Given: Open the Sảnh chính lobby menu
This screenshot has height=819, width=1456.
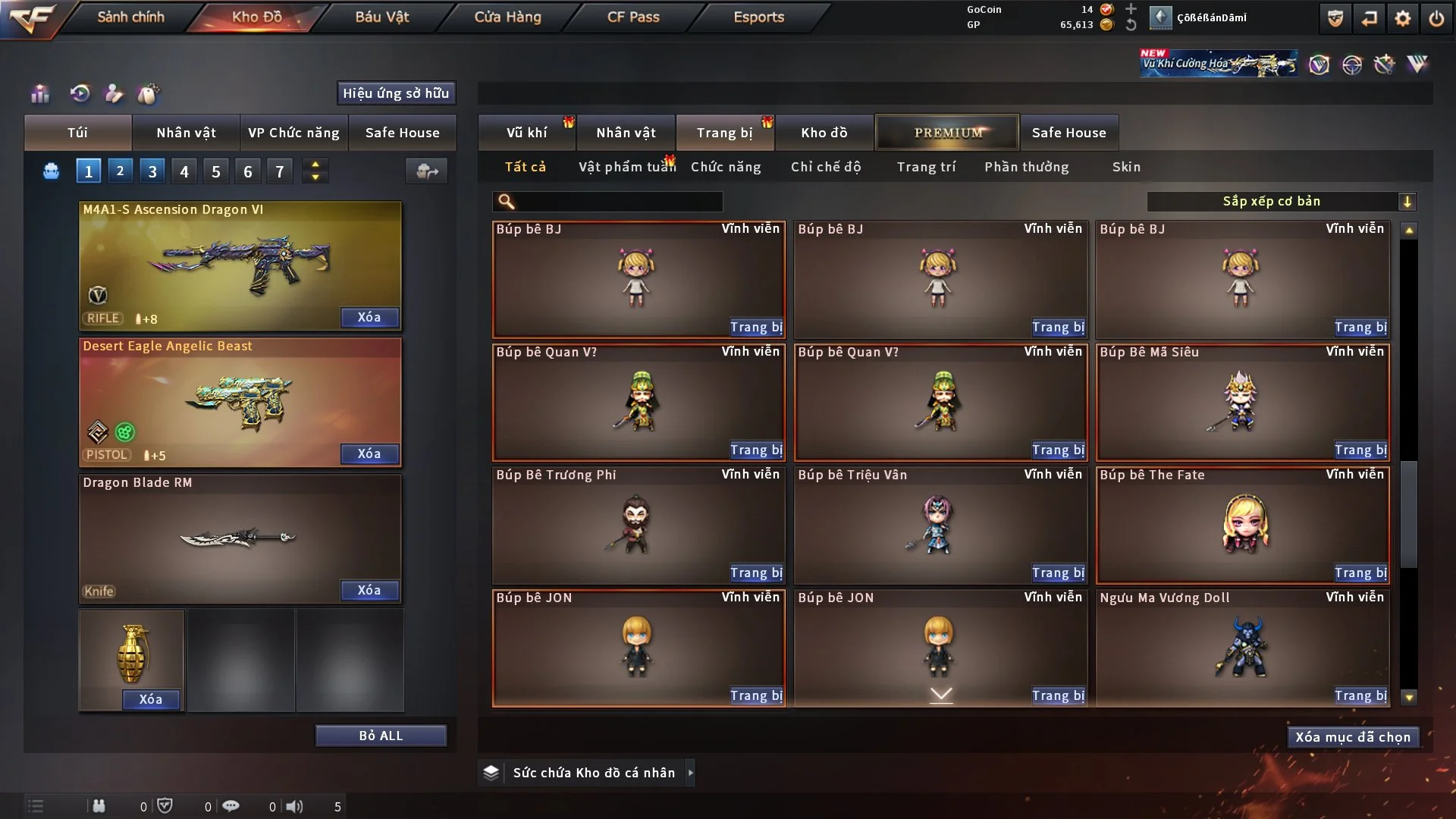Looking at the screenshot, I should (130, 17).
